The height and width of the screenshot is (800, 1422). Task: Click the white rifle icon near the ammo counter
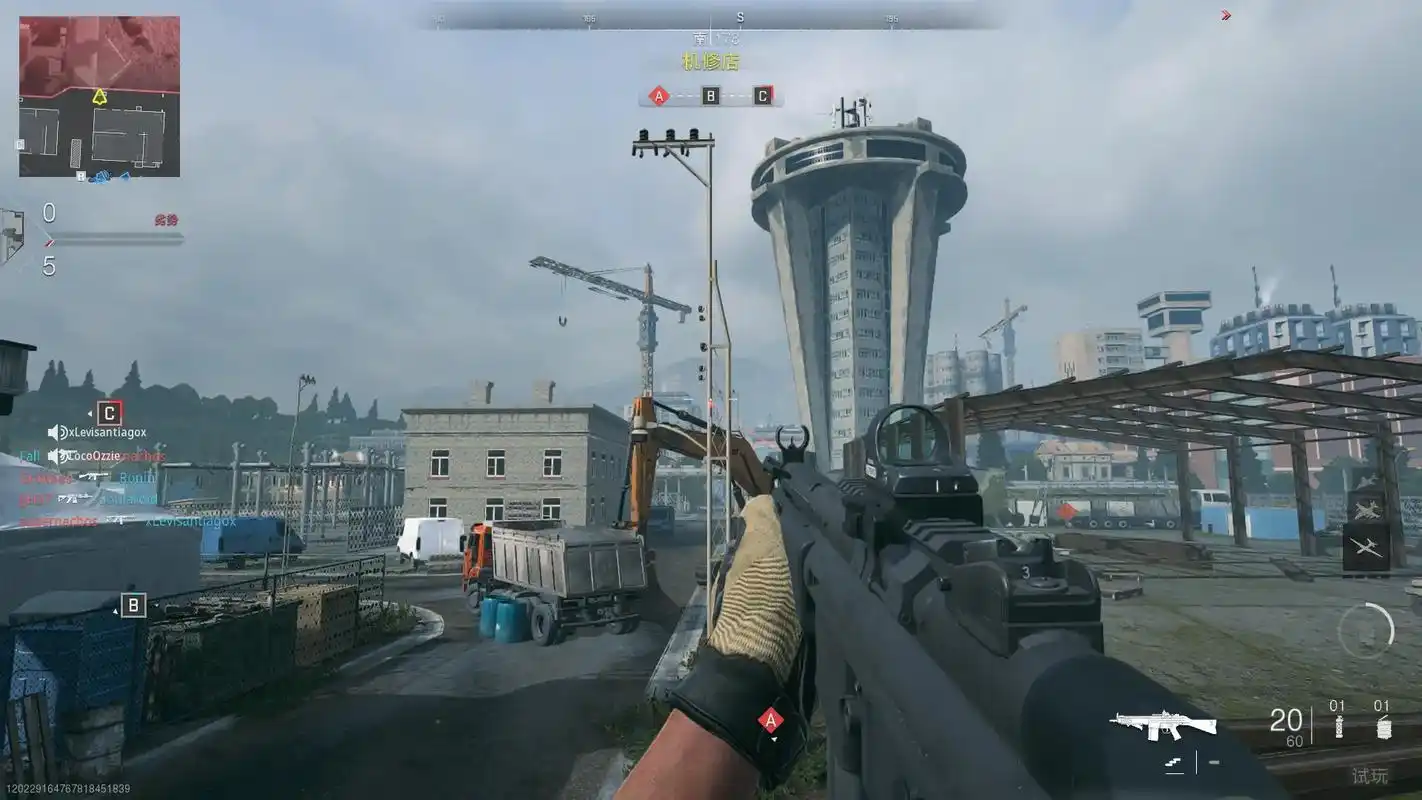tap(1163, 724)
